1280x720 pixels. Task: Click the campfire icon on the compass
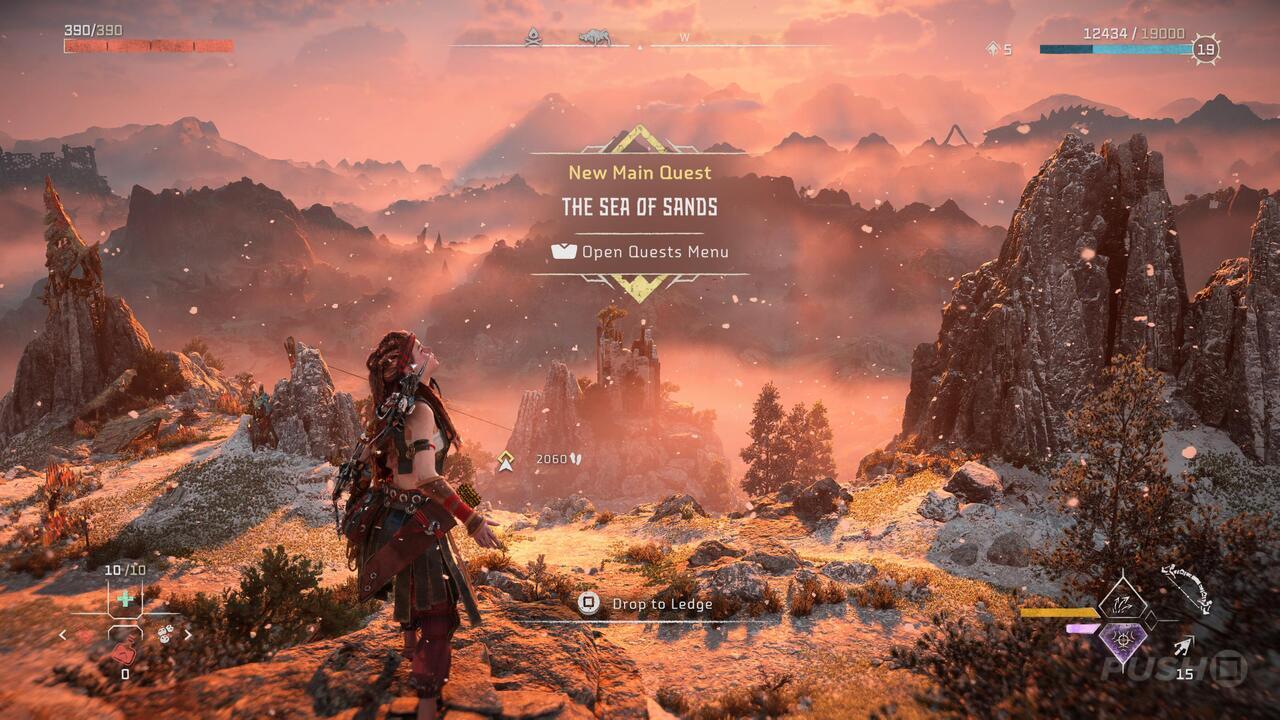(x=533, y=36)
